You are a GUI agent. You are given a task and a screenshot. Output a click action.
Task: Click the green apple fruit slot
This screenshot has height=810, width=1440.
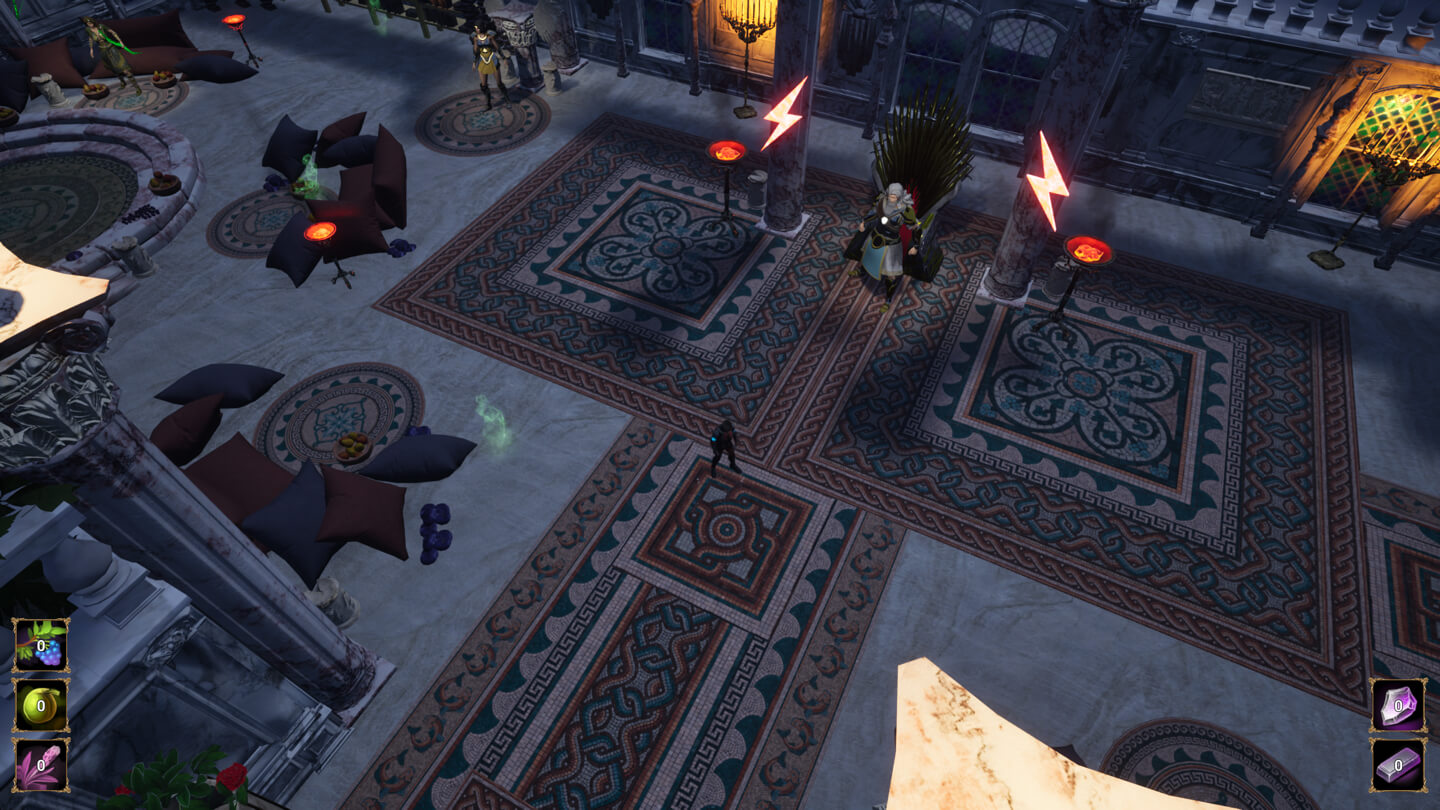point(41,705)
